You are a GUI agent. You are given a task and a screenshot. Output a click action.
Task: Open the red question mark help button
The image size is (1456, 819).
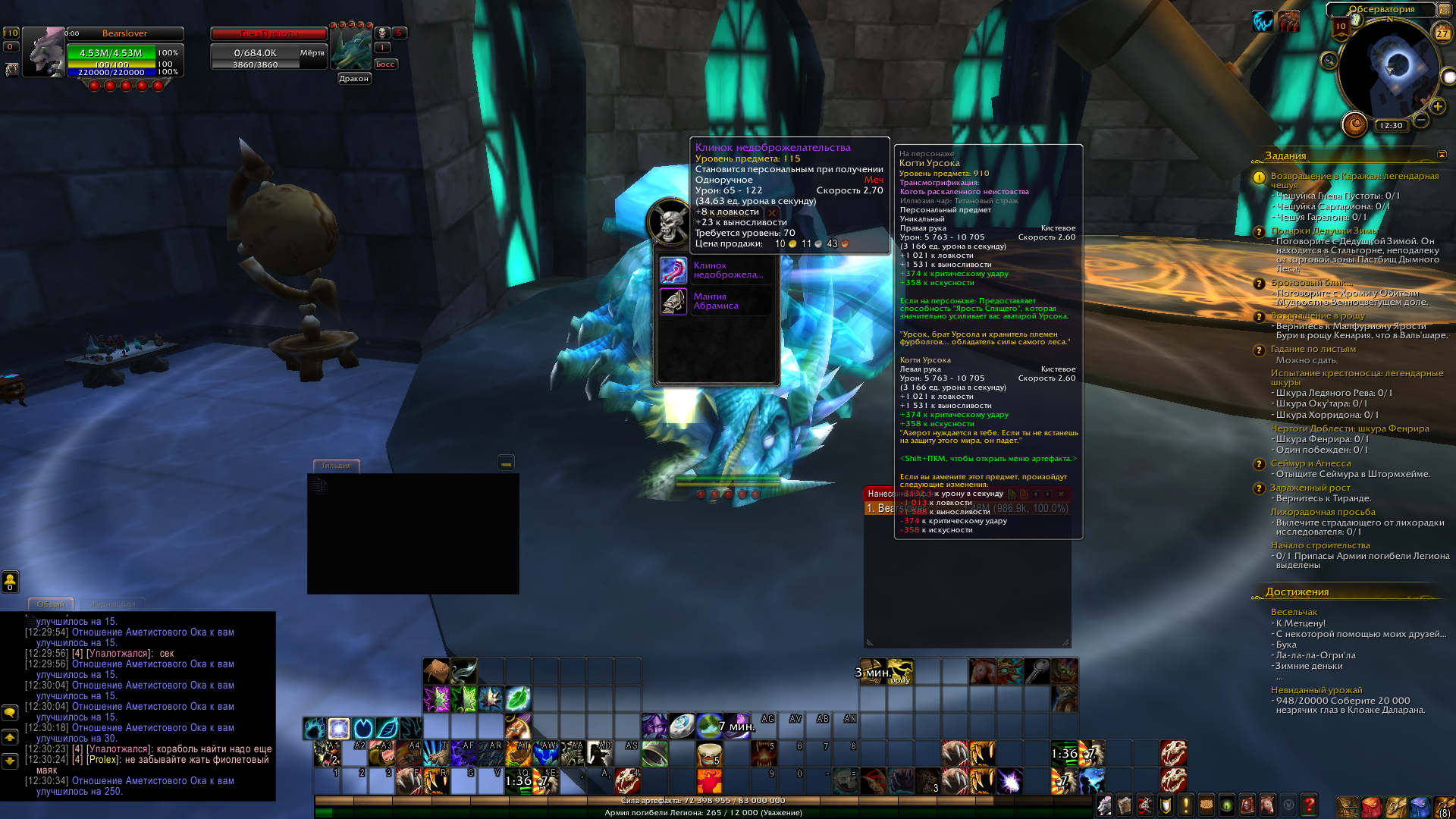point(1308,805)
